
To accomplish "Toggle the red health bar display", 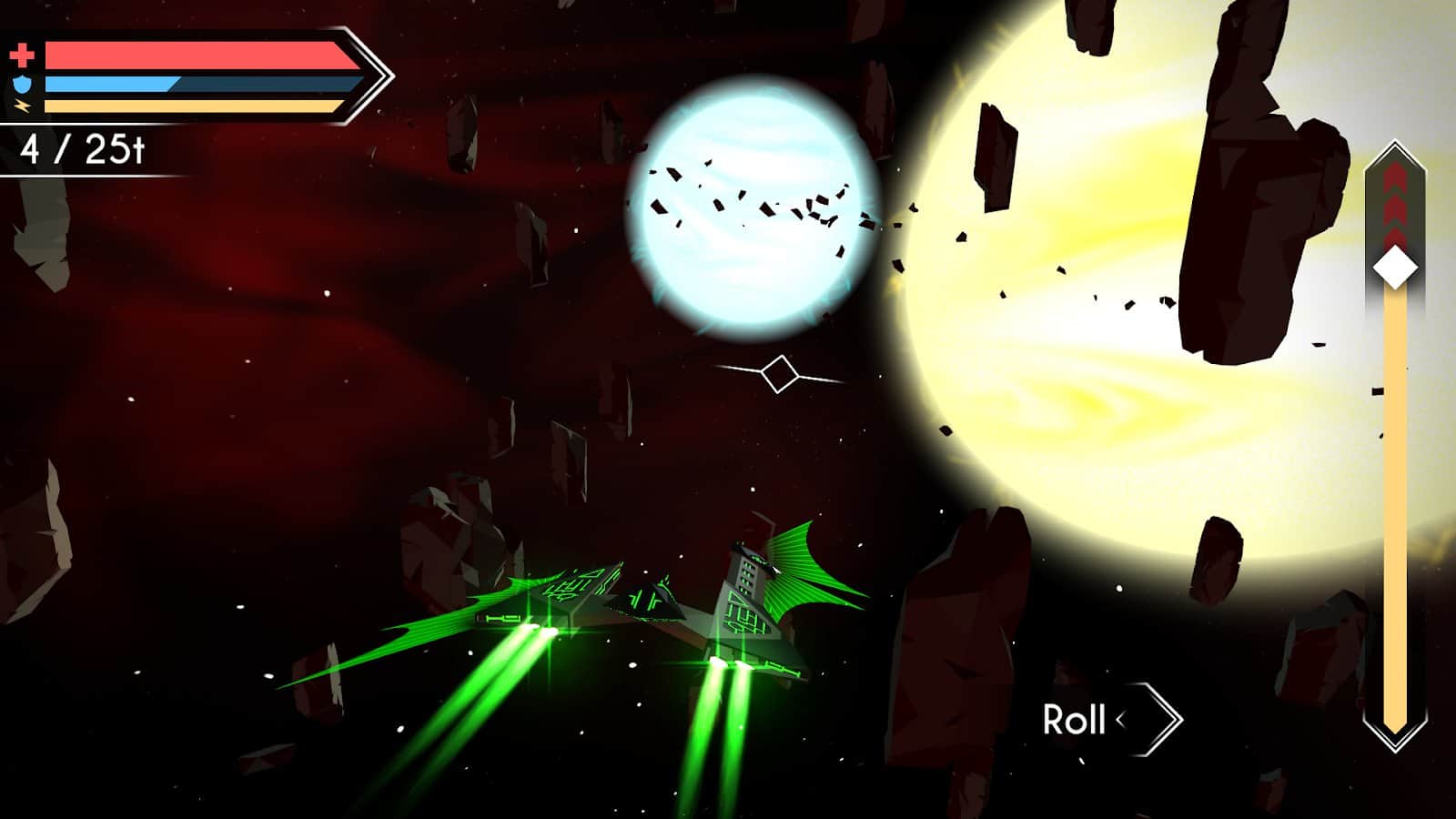I will point(200,56).
